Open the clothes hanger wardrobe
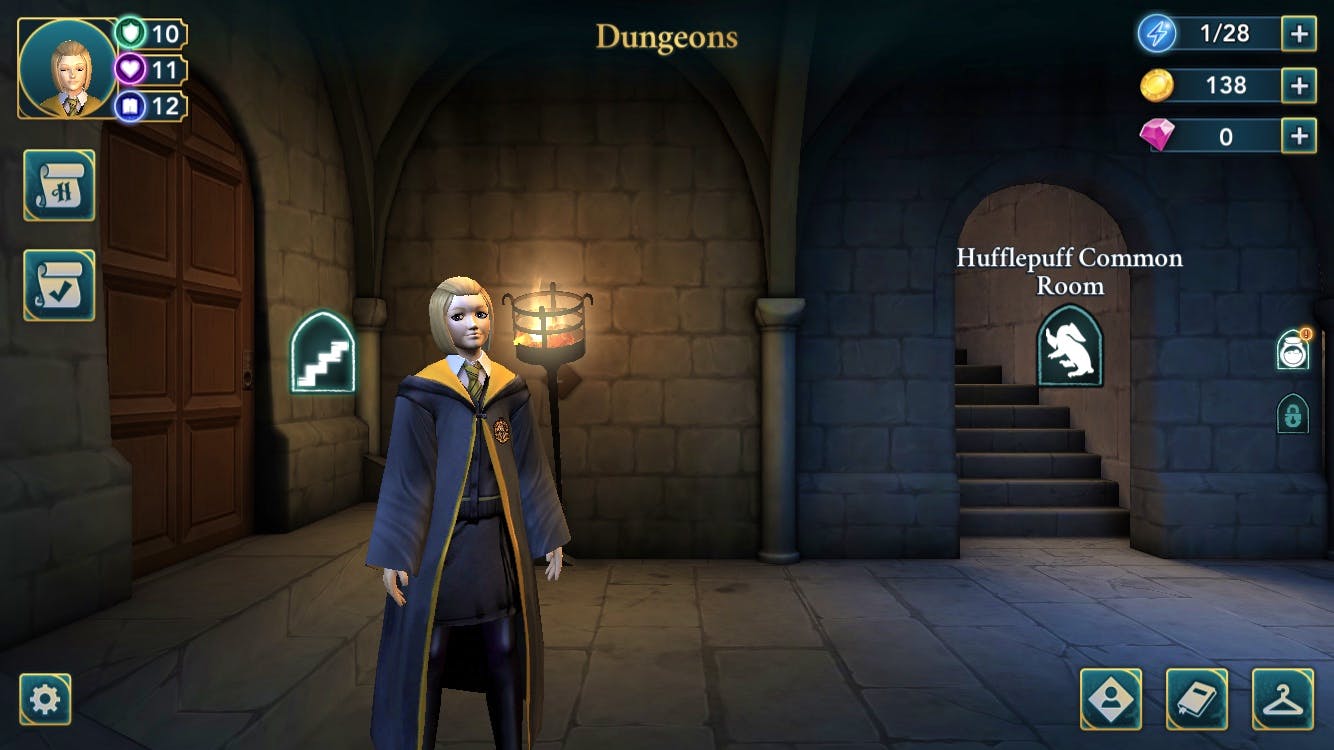Image resolution: width=1334 pixels, height=750 pixels. (1283, 699)
